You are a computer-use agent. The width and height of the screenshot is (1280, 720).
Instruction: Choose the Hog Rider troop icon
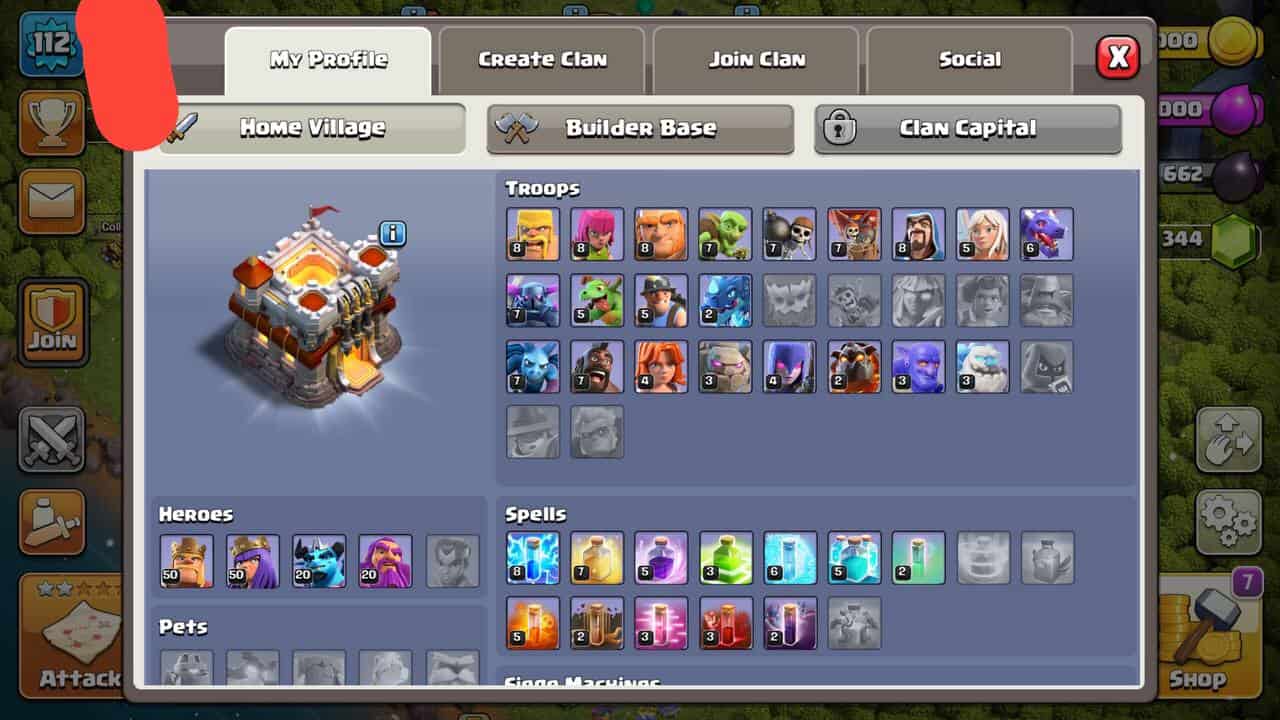click(597, 366)
